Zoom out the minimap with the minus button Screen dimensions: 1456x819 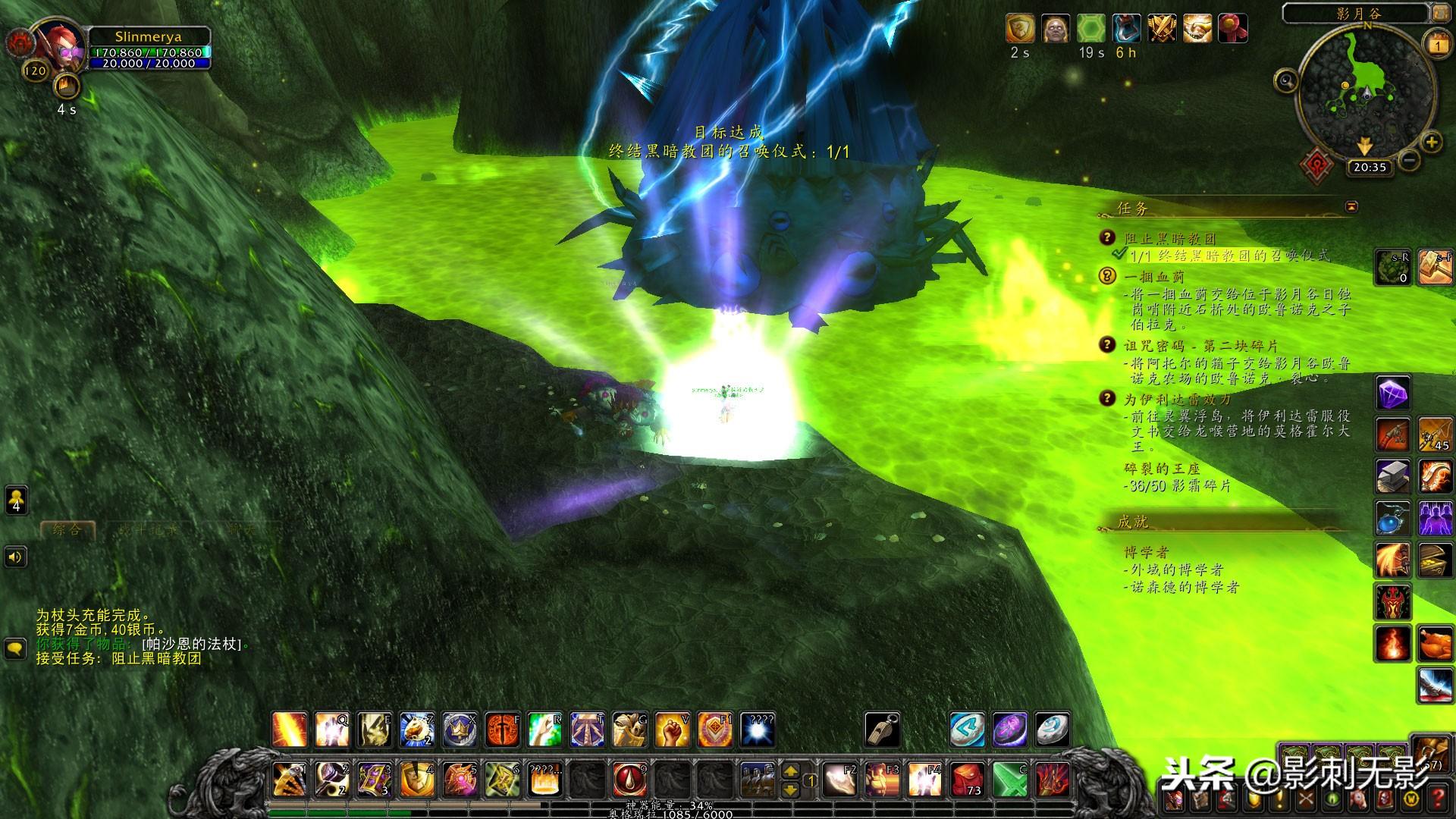1409,160
